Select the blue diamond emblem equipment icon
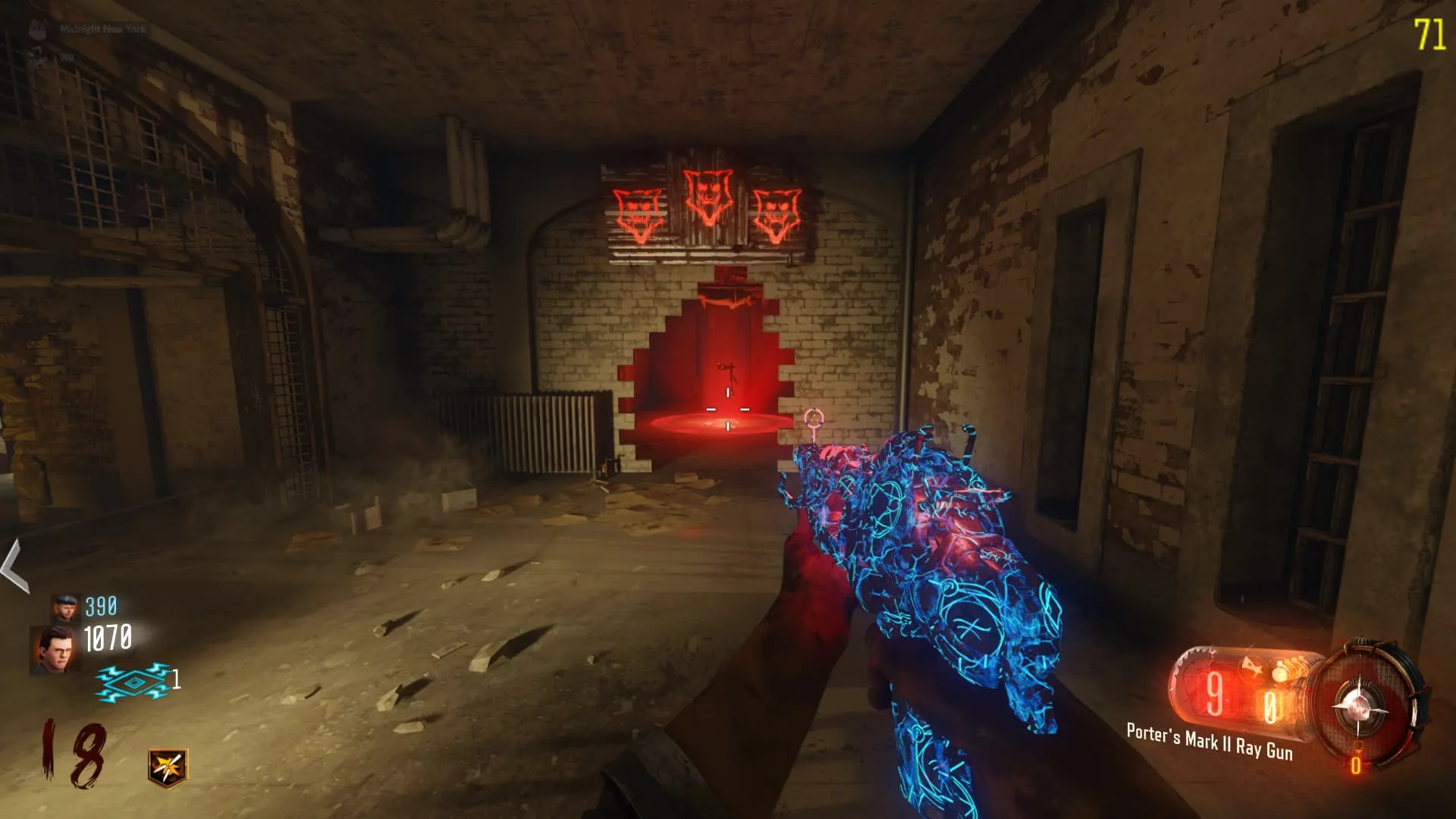The width and height of the screenshot is (1456, 819). tap(133, 681)
